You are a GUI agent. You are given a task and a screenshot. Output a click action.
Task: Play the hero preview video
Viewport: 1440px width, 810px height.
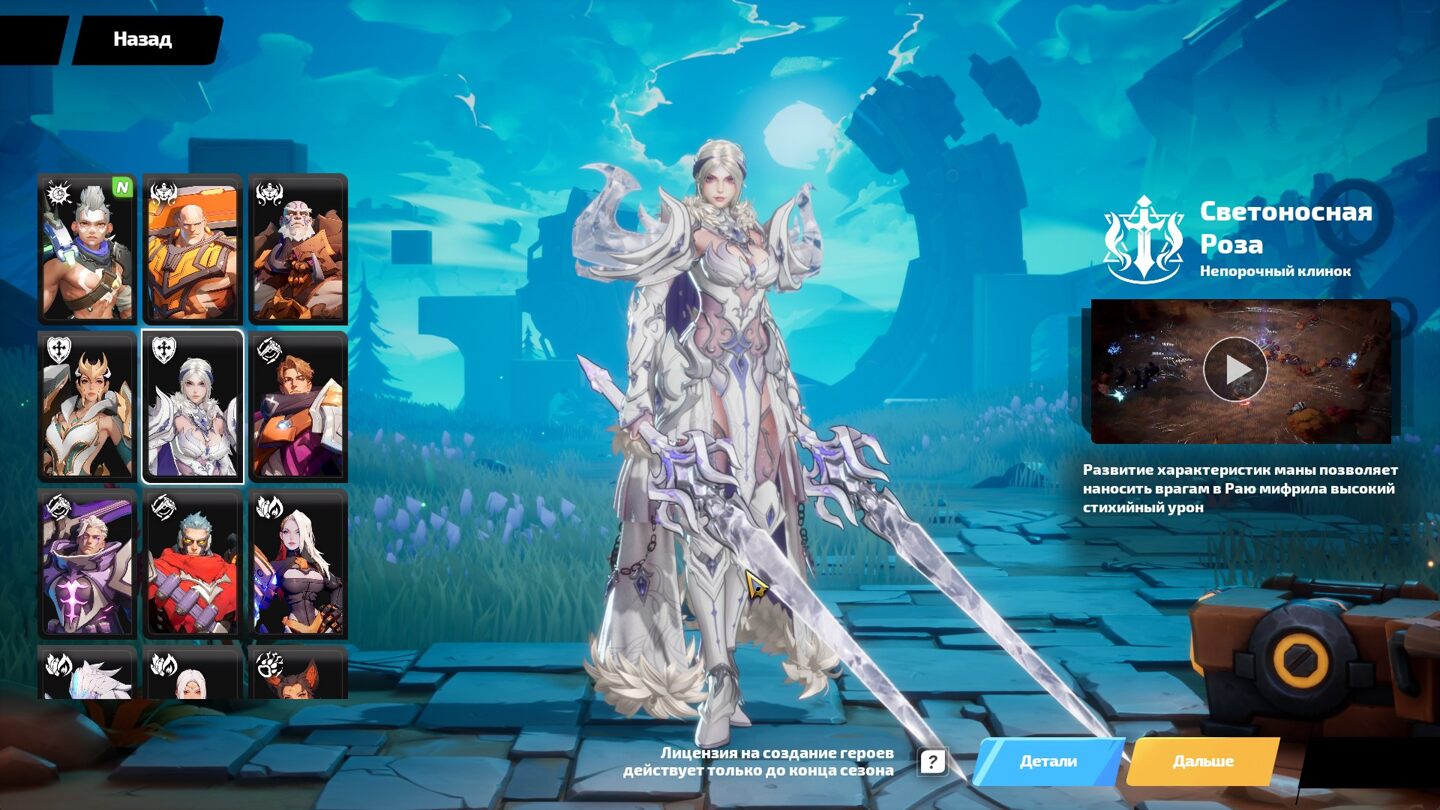click(x=1235, y=370)
